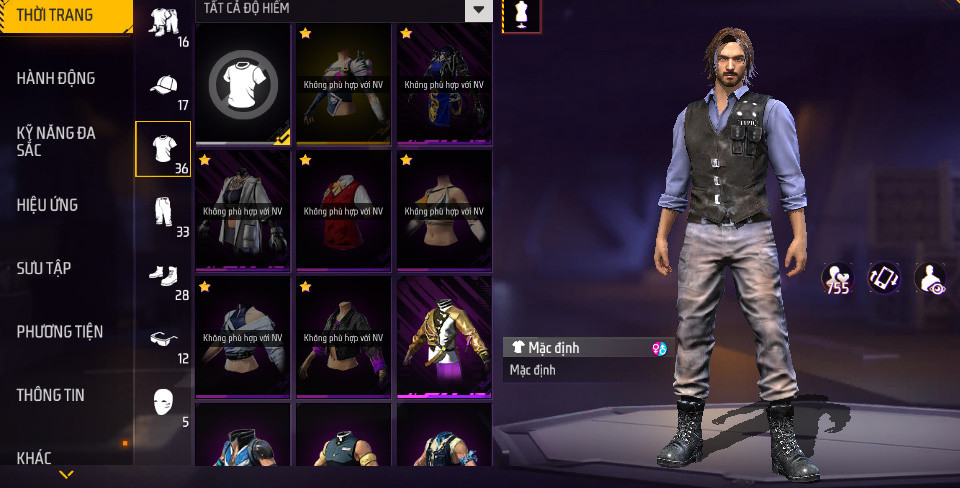Open the pants category tab
The width and height of the screenshot is (960, 488).
(x=163, y=213)
